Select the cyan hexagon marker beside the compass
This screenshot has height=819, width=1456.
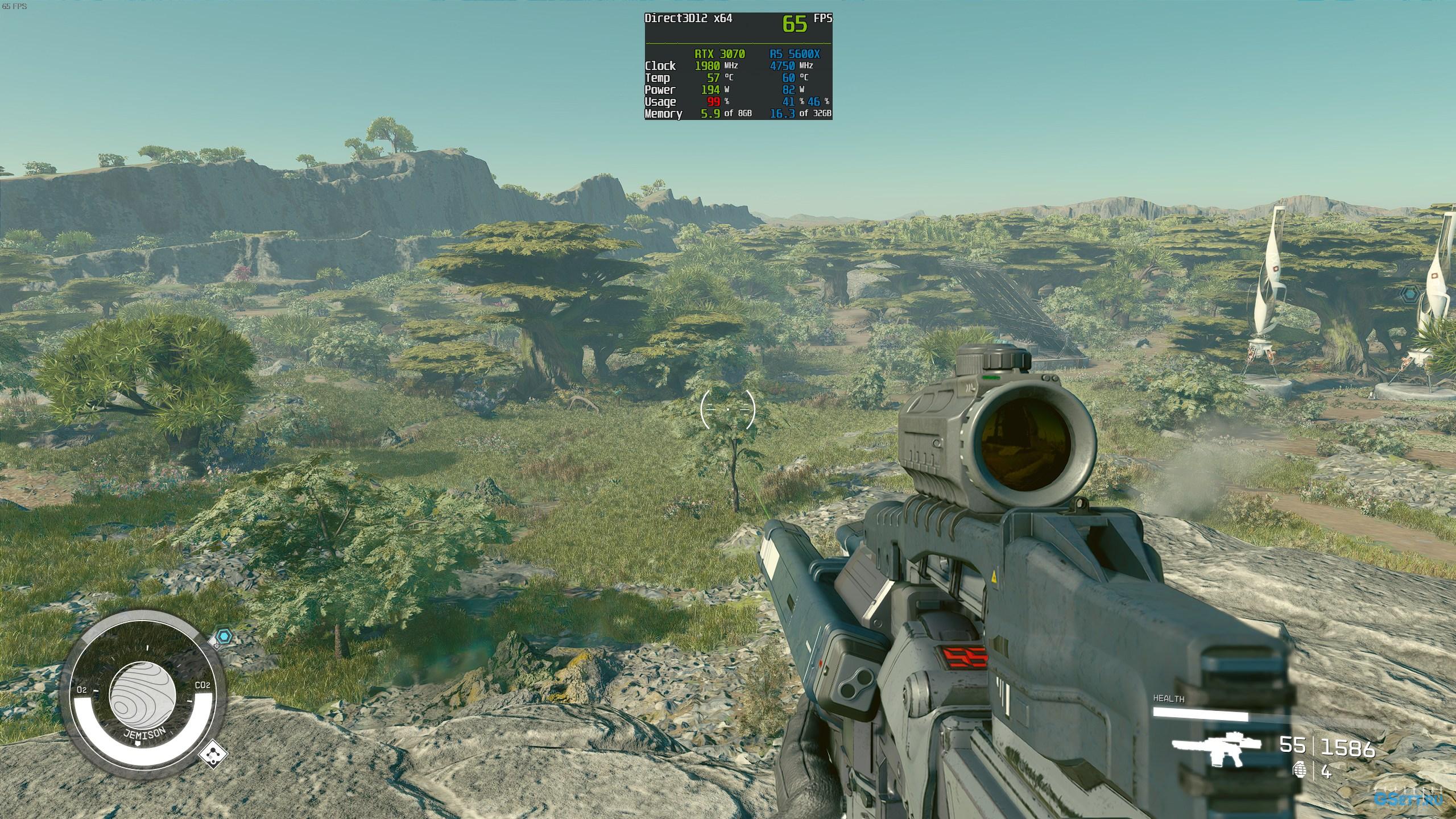click(x=226, y=636)
